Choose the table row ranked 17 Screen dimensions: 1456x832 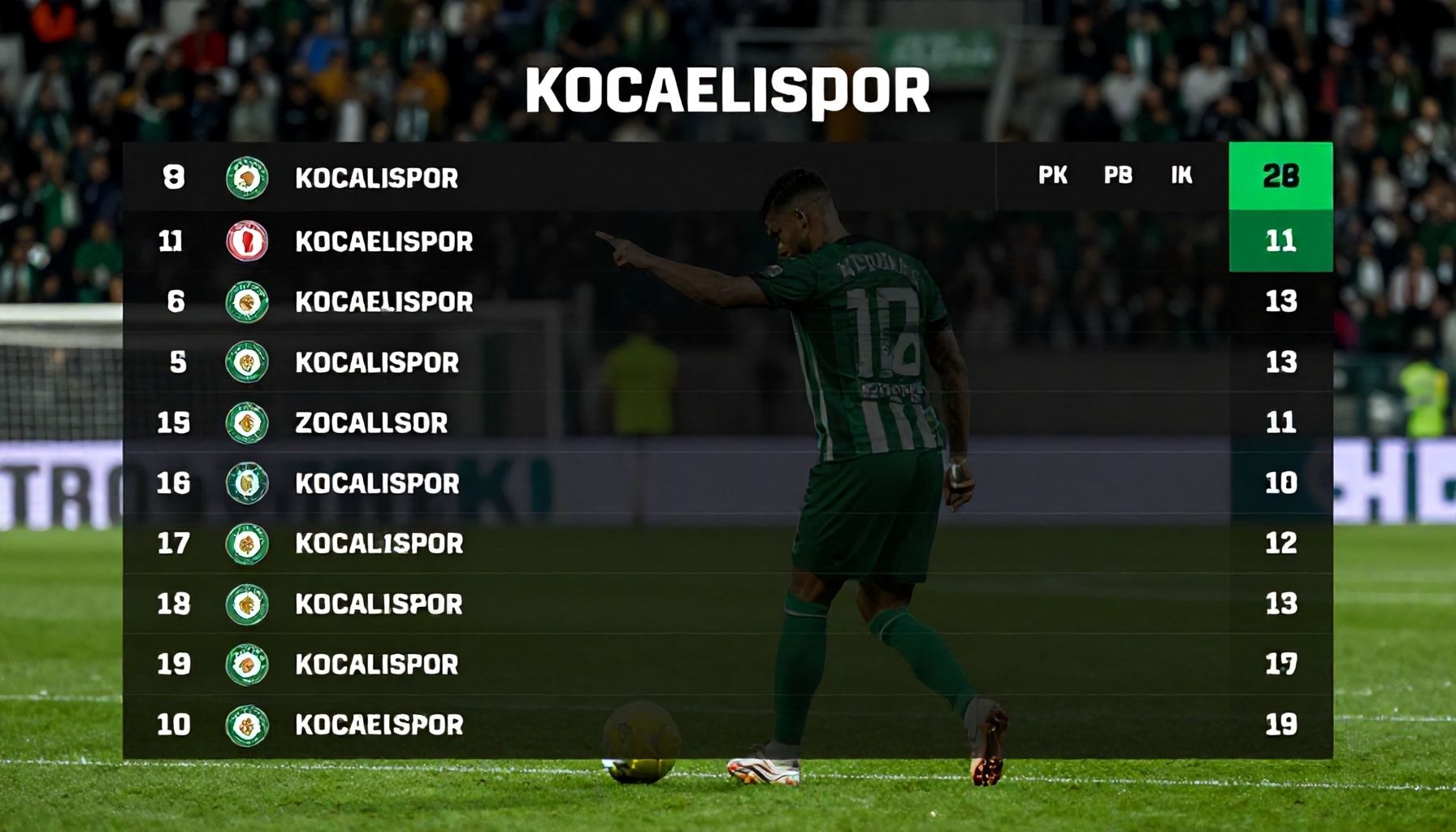point(379,544)
